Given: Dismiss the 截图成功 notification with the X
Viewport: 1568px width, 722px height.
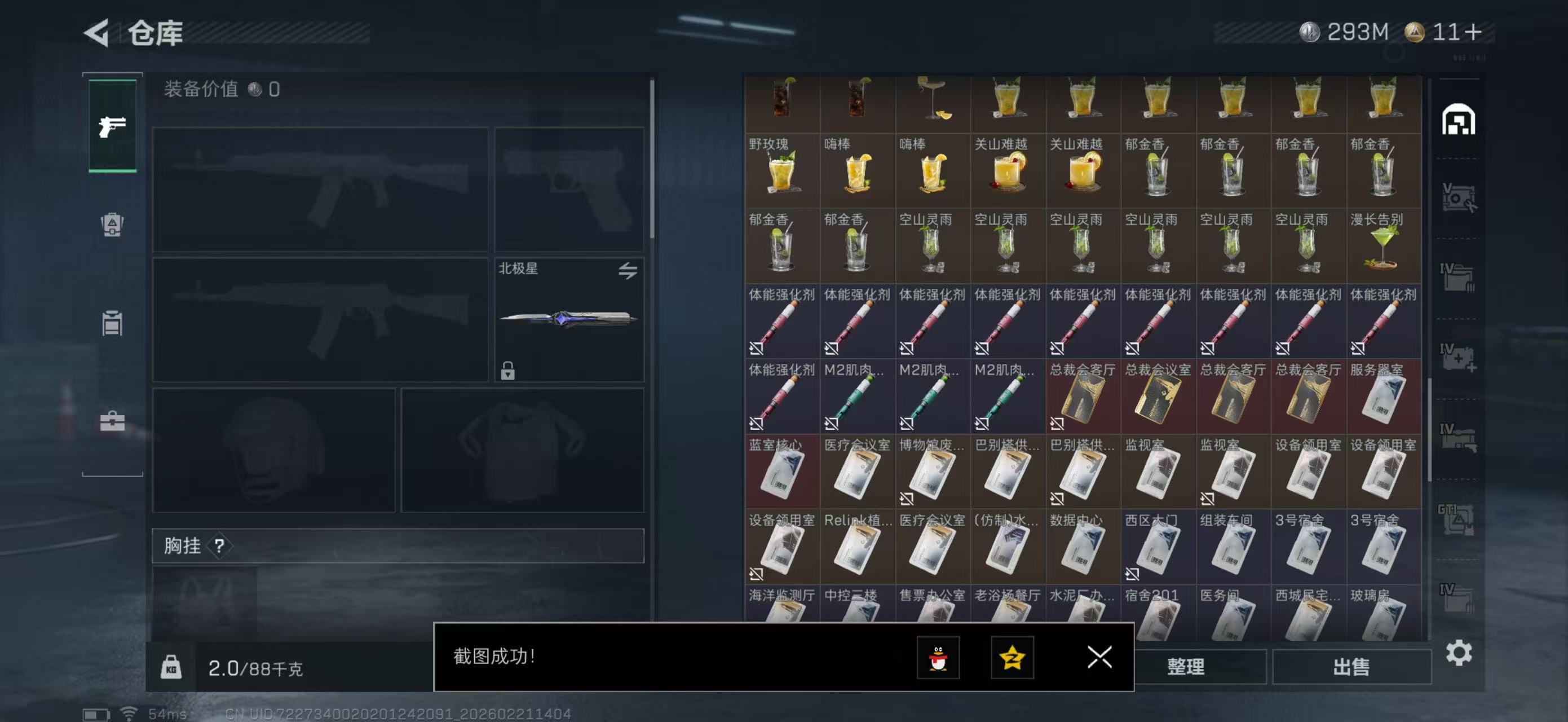Looking at the screenshot, I should tap(1099, 658).
